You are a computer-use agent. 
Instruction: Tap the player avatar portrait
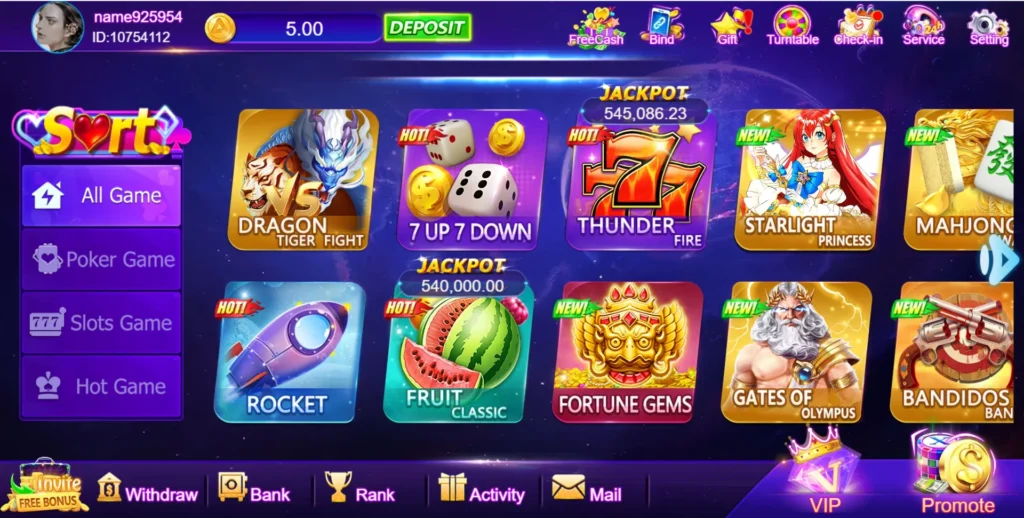pos(58,27)
